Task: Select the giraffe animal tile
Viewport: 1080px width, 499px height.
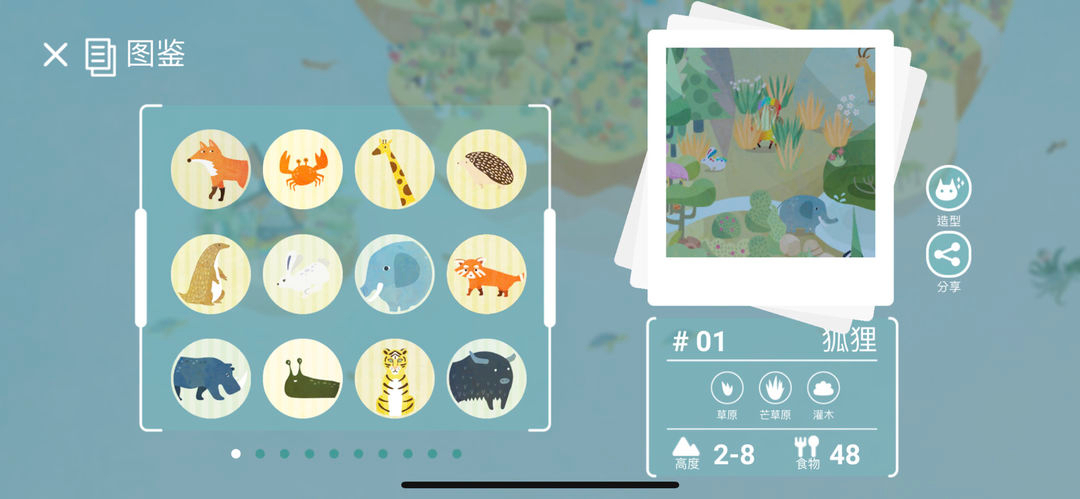Action: point(394,169)
